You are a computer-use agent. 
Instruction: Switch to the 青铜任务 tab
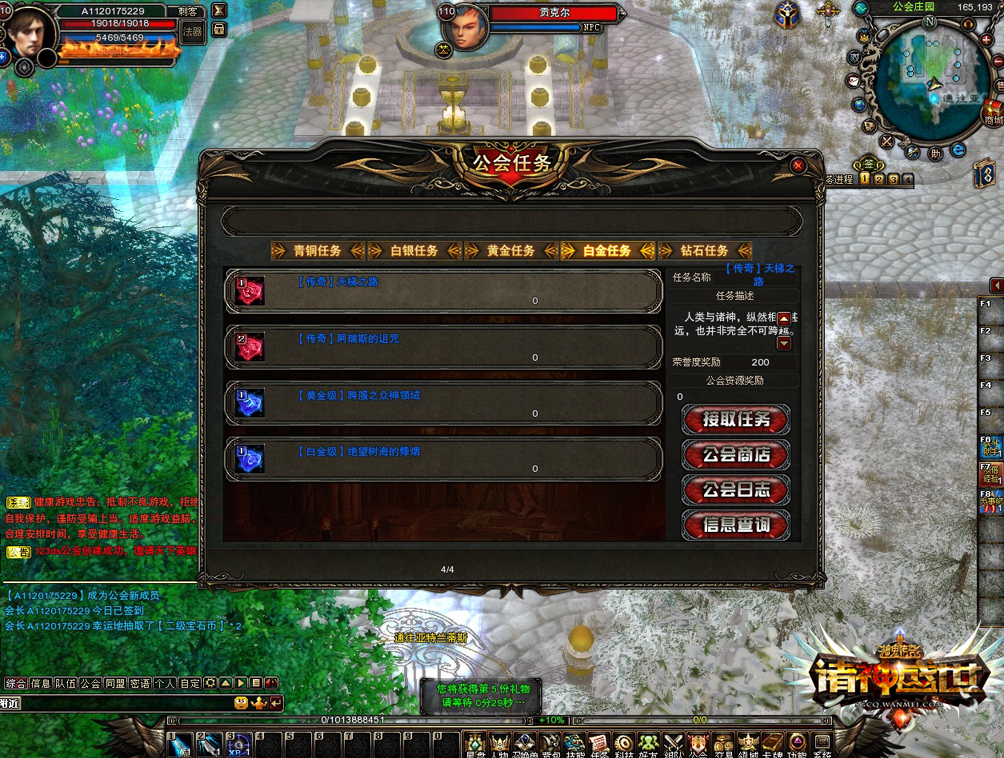pyautogui.click(x=317, y=251)
